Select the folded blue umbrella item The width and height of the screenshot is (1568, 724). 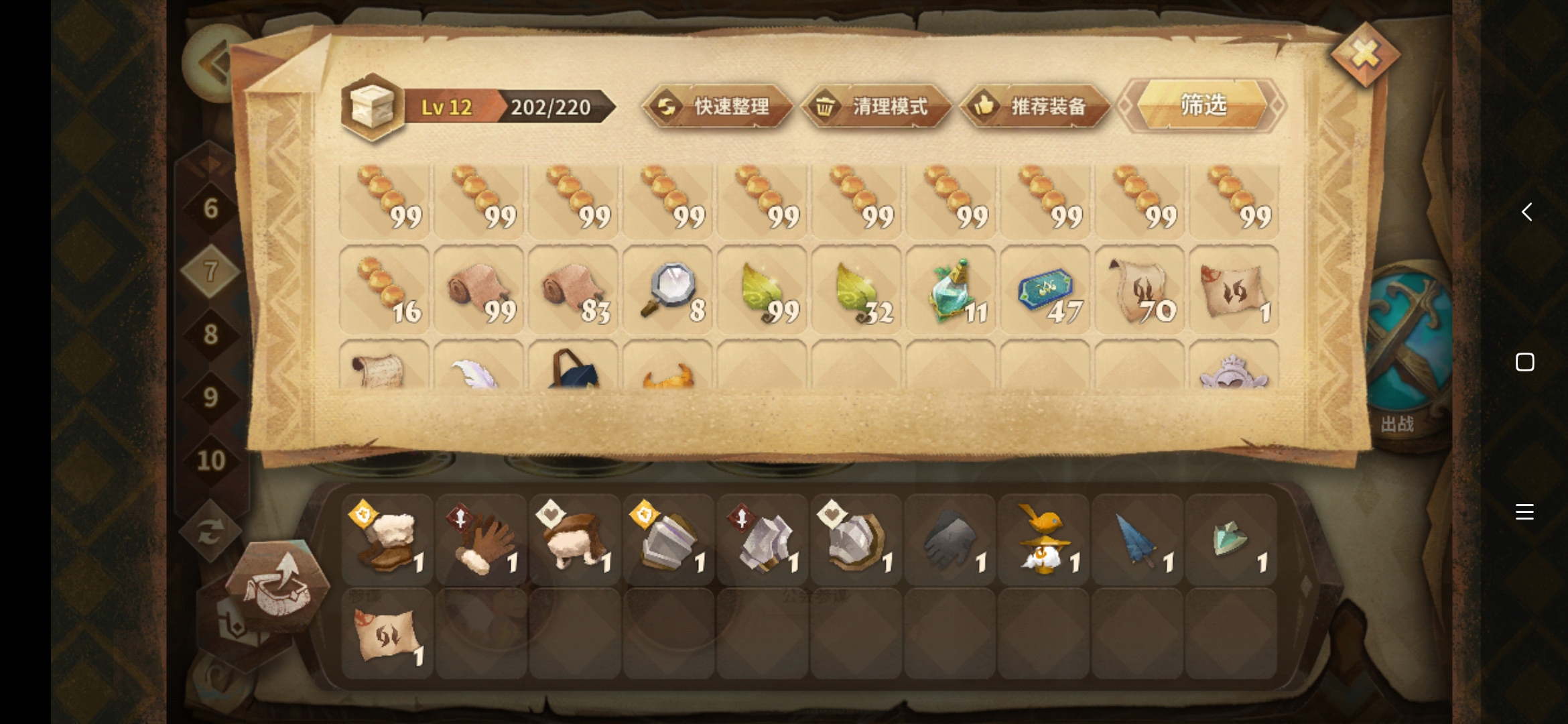coord(1137,540)
